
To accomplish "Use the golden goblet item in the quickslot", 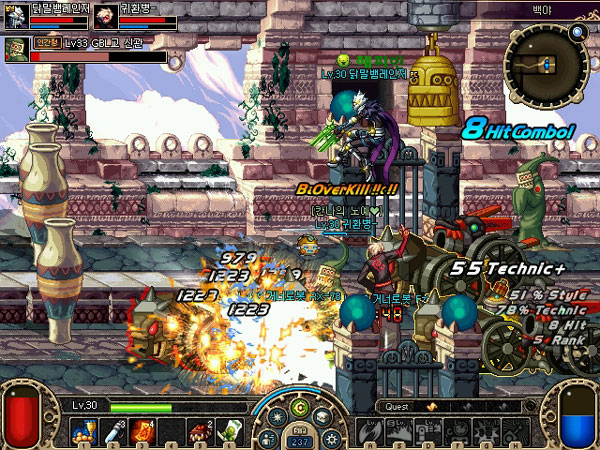I will [x=80, y=431].
